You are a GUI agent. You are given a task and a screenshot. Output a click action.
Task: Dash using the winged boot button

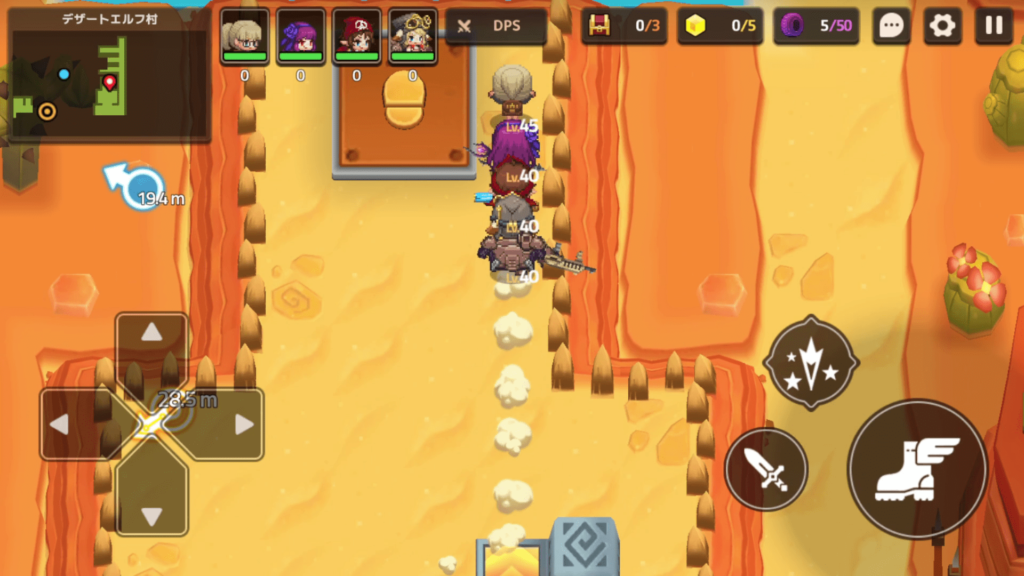917,469
